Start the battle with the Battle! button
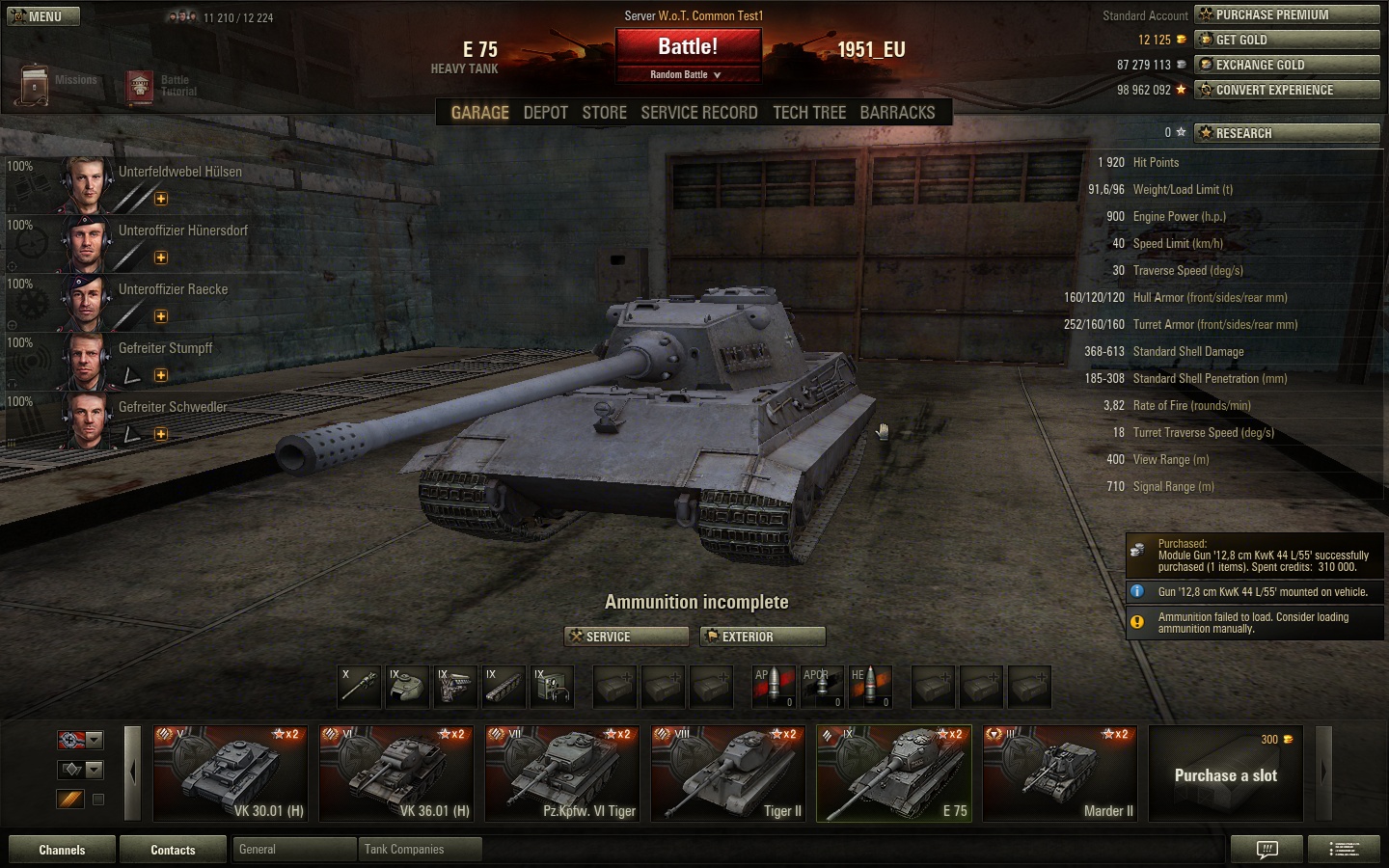 tap(688, 47)
